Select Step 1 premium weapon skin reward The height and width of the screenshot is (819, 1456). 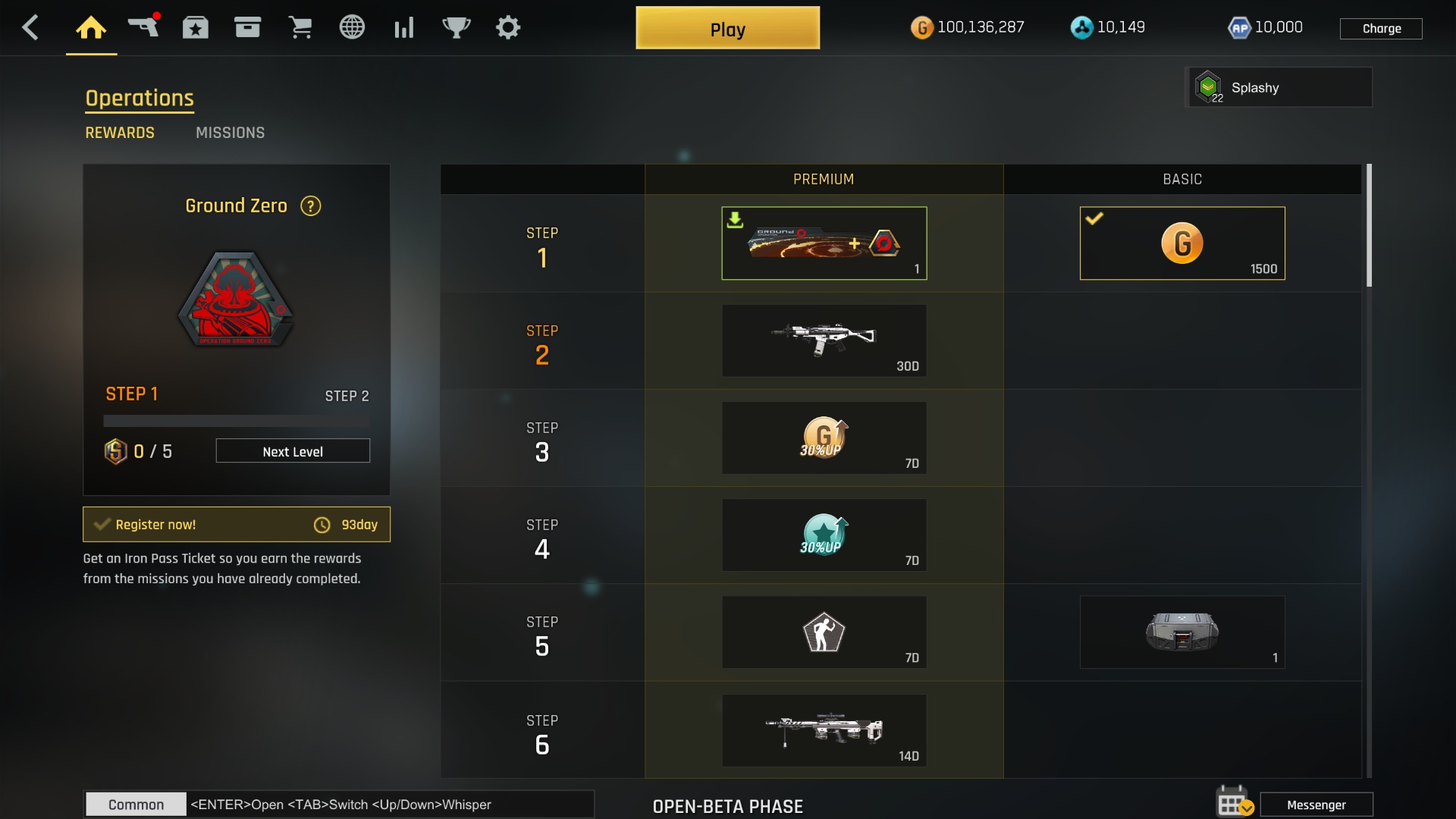pos(824,243)
